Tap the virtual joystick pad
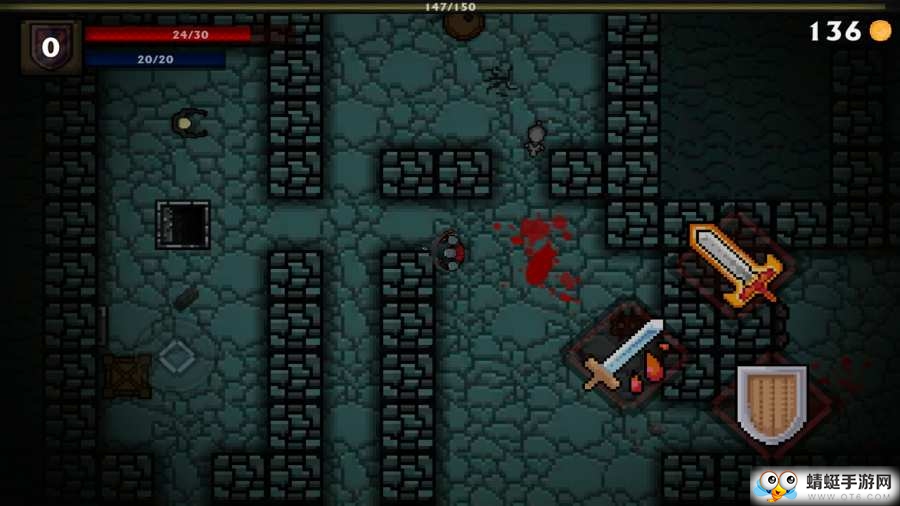This screenshot has width=900, height=506. tap(177, 357)
